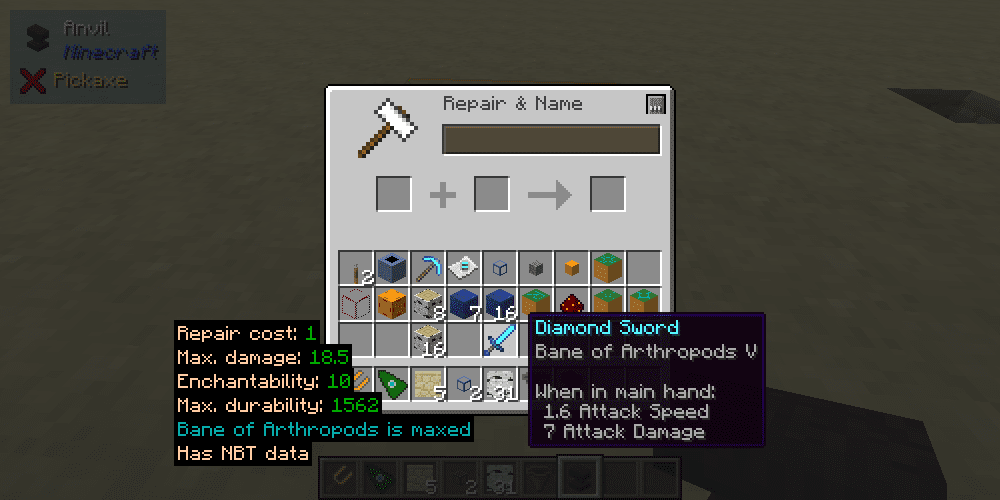Select the diamond sword in the inventory
The width and height of the screenshot is (1000, 500).
(499, 340)
